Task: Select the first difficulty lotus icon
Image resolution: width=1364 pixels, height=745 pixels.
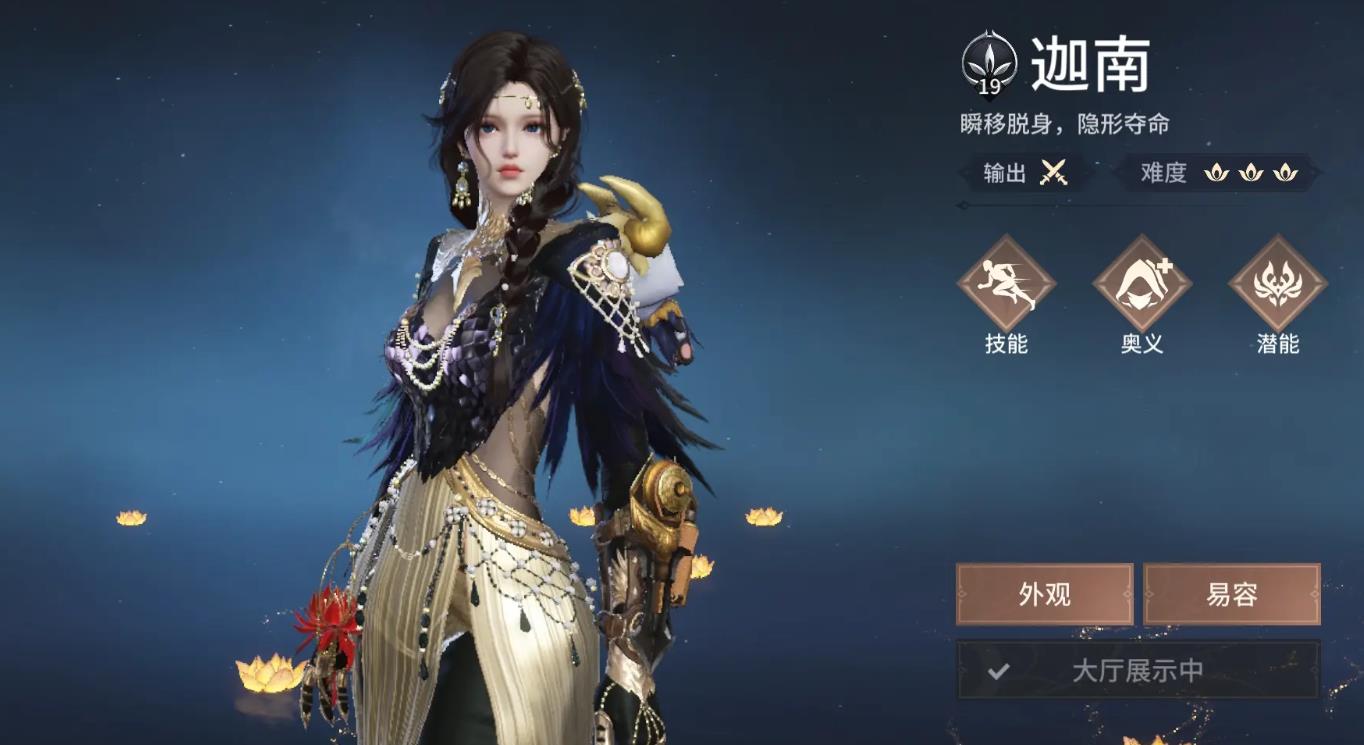Action: [1216, 172]
